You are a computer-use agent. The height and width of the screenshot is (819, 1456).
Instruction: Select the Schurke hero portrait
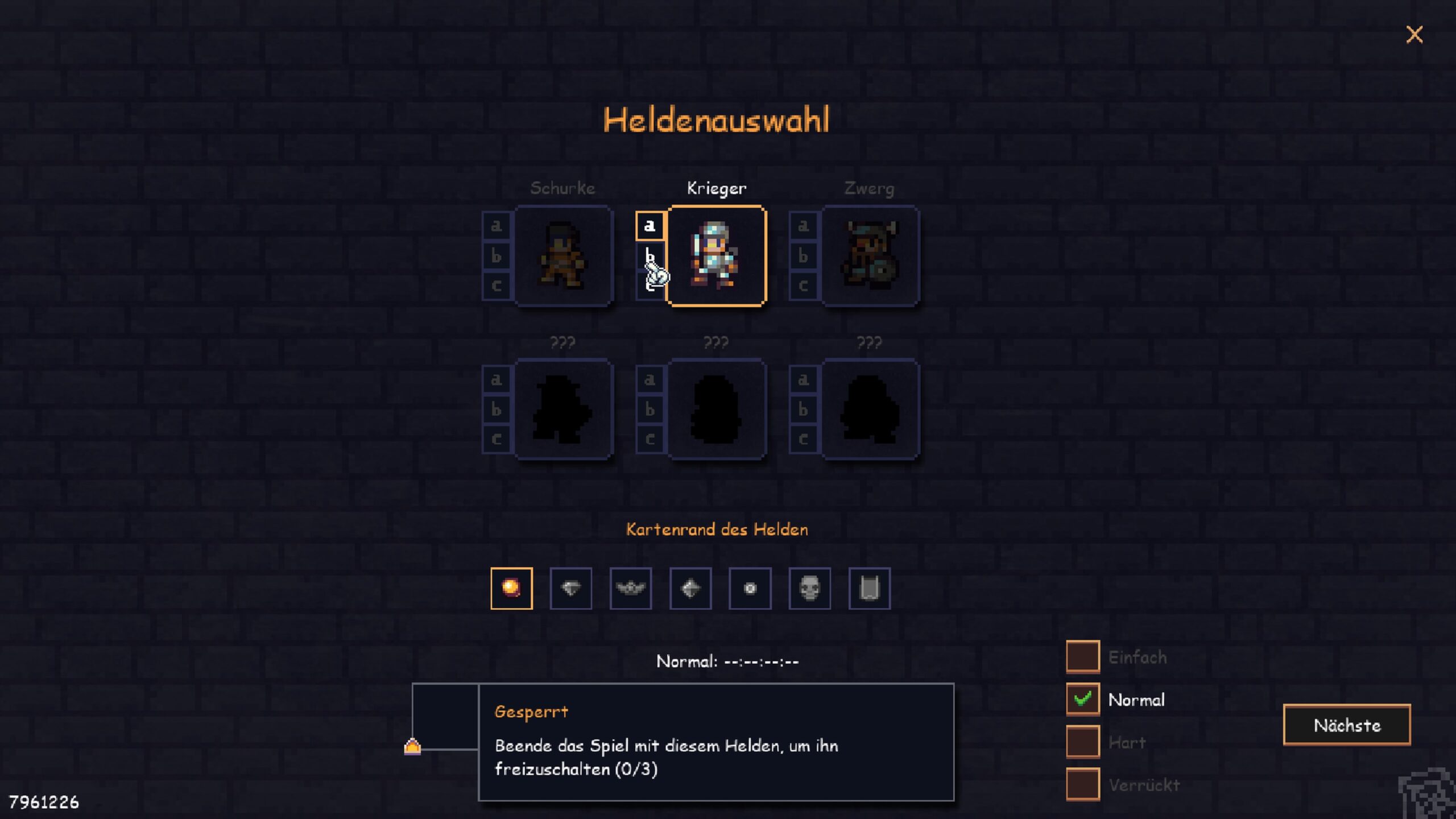click(x=563, y=256)
